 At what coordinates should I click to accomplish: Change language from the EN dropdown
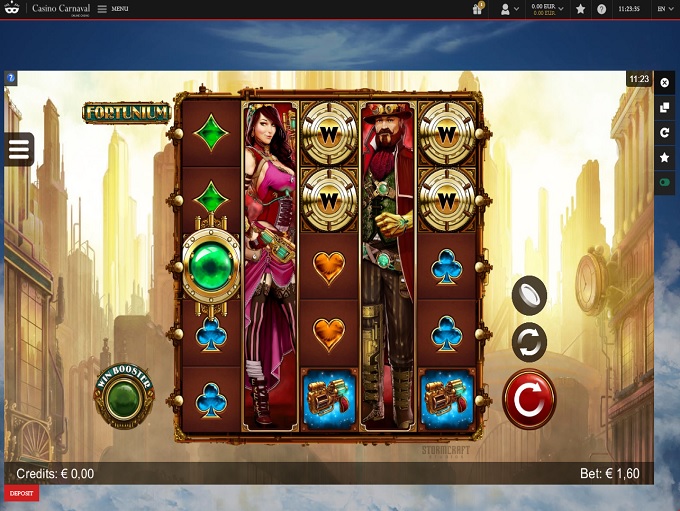click(x=664, y=8)
